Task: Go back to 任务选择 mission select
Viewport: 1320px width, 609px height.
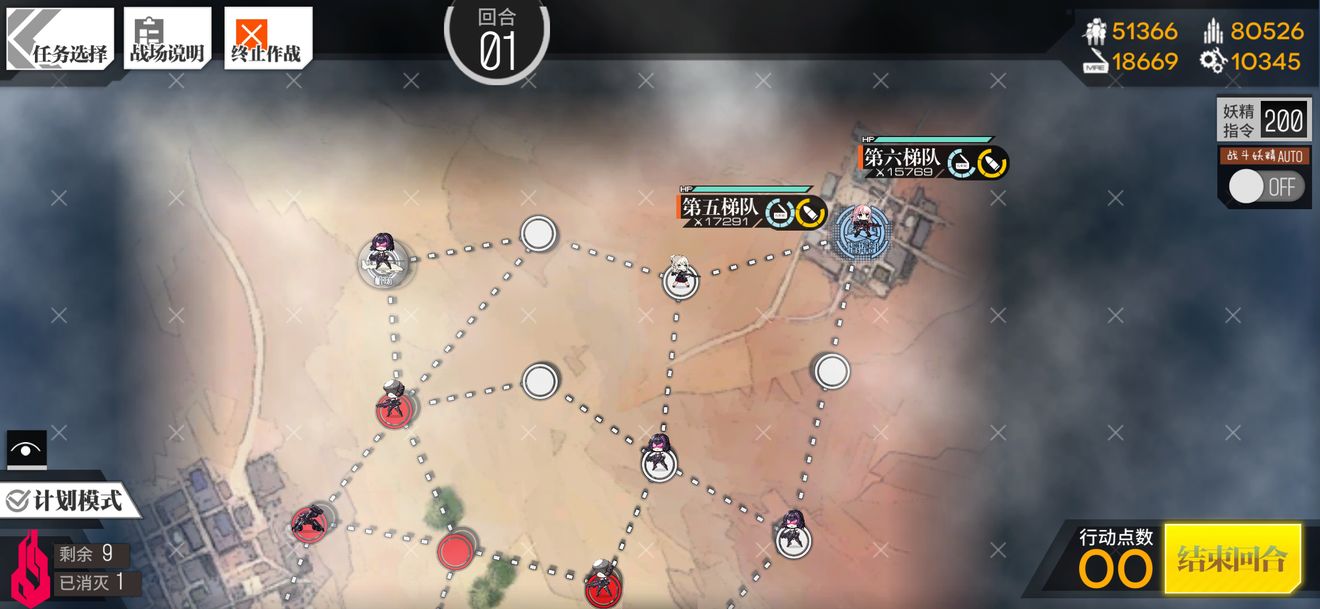Action: pos(60,40)
